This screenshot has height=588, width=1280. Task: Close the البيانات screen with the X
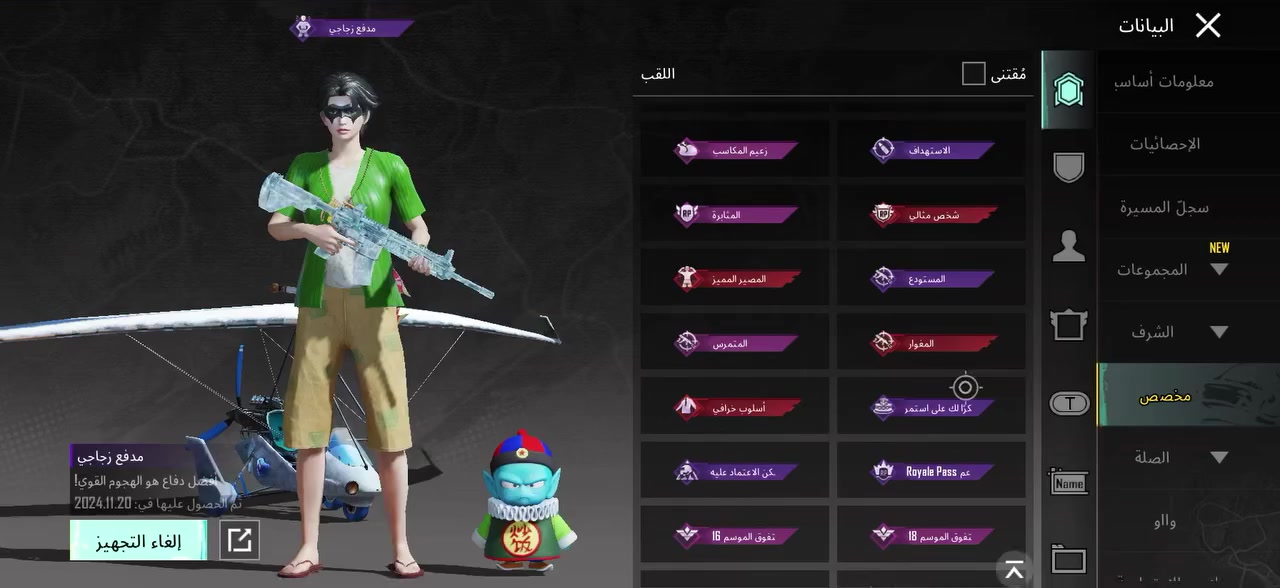pyautogui.click(x=1208, y=26)
